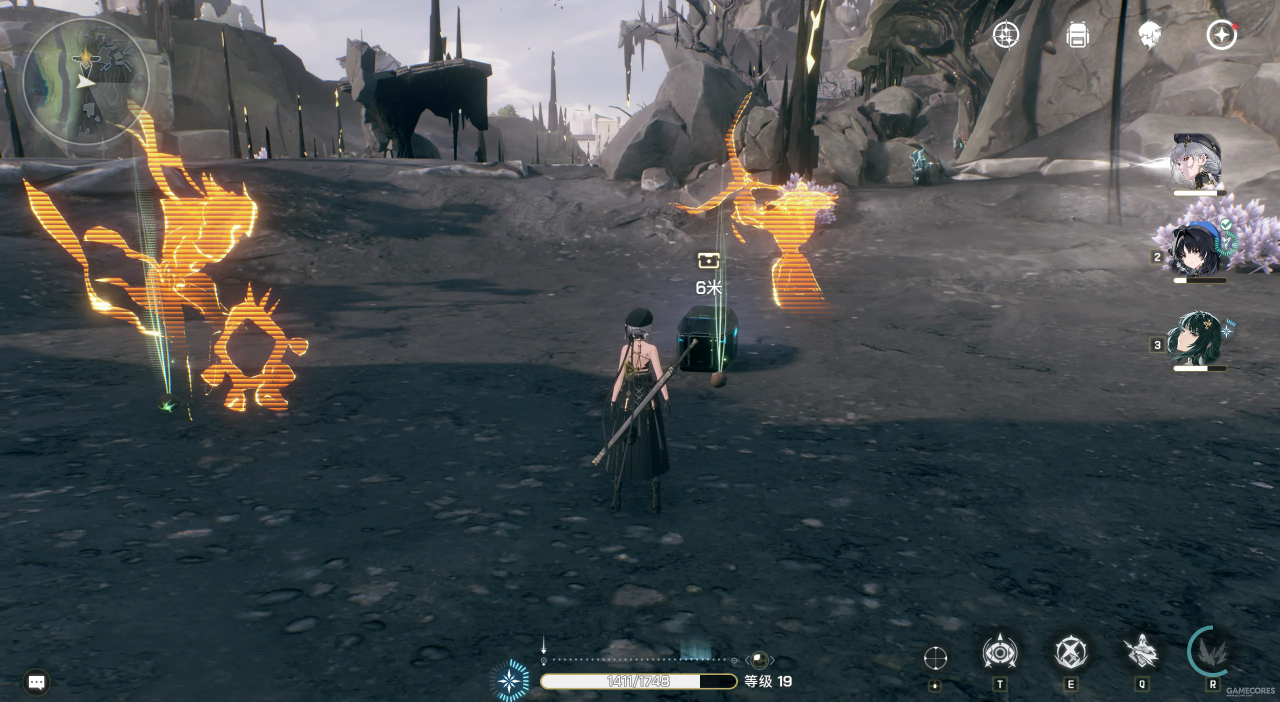
Task: Open the character profile head icon
Action: point(1149,35)
